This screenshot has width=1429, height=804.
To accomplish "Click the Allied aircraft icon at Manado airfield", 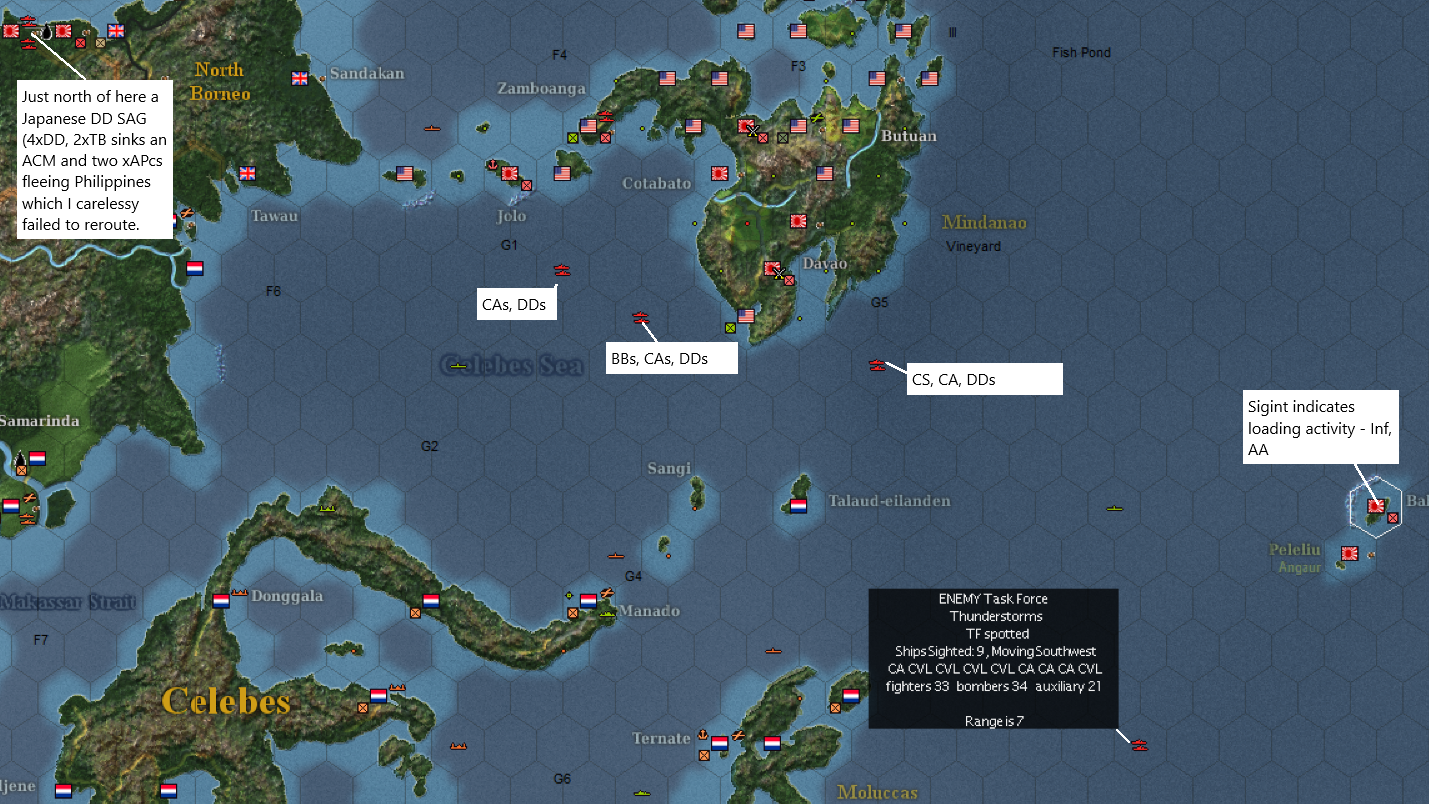I will tap(605, 590).
